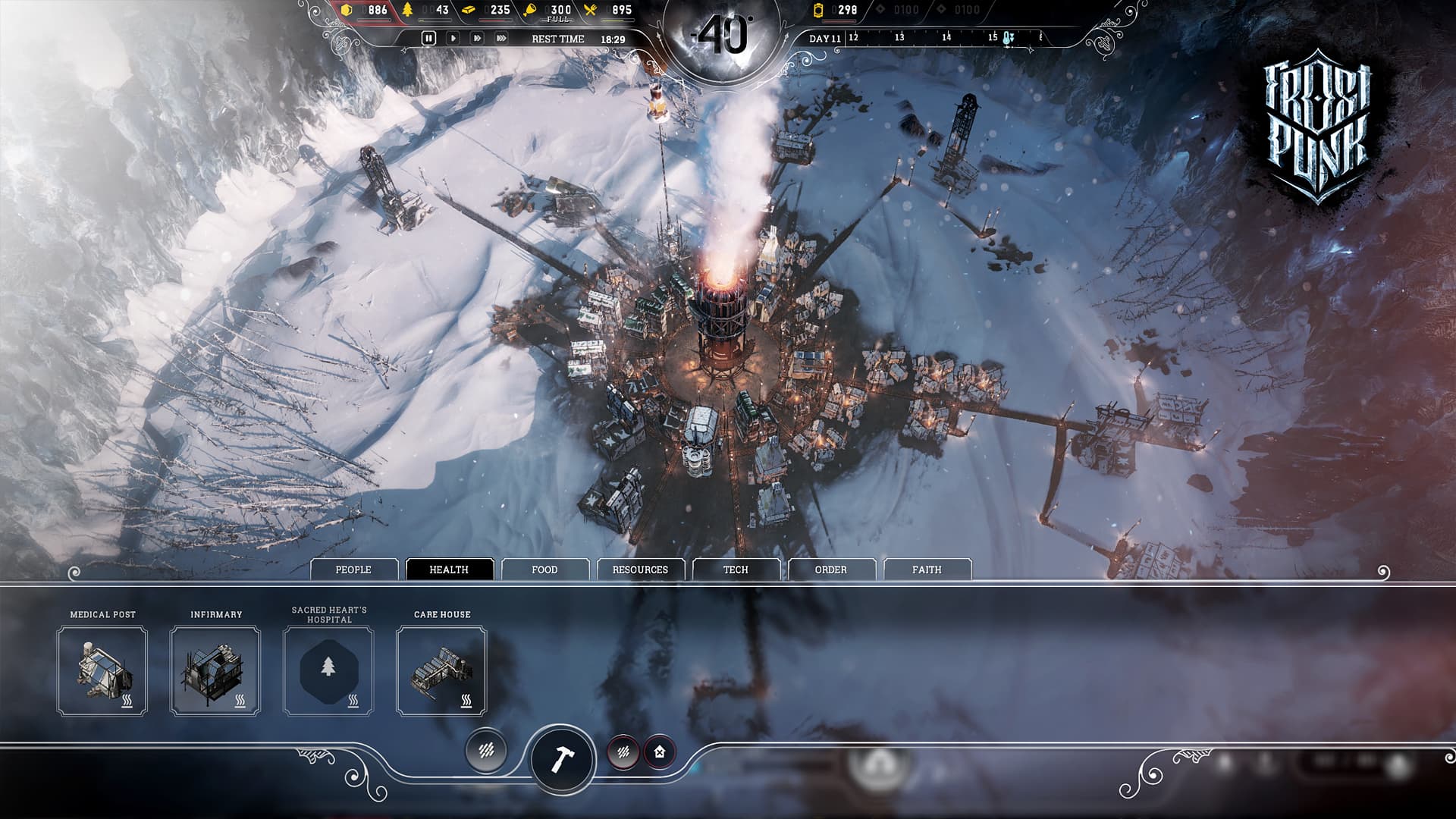Open the FAITH tab
The width and height of the screenshot is (1456, 819).
(928, 569)
